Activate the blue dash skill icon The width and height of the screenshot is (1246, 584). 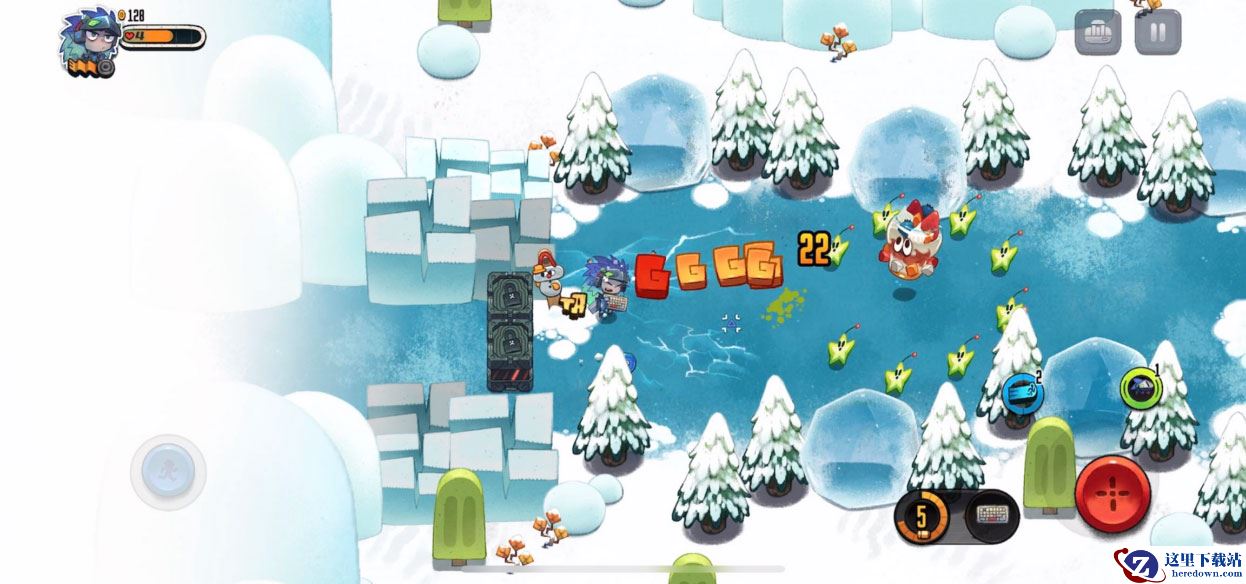1023,392
